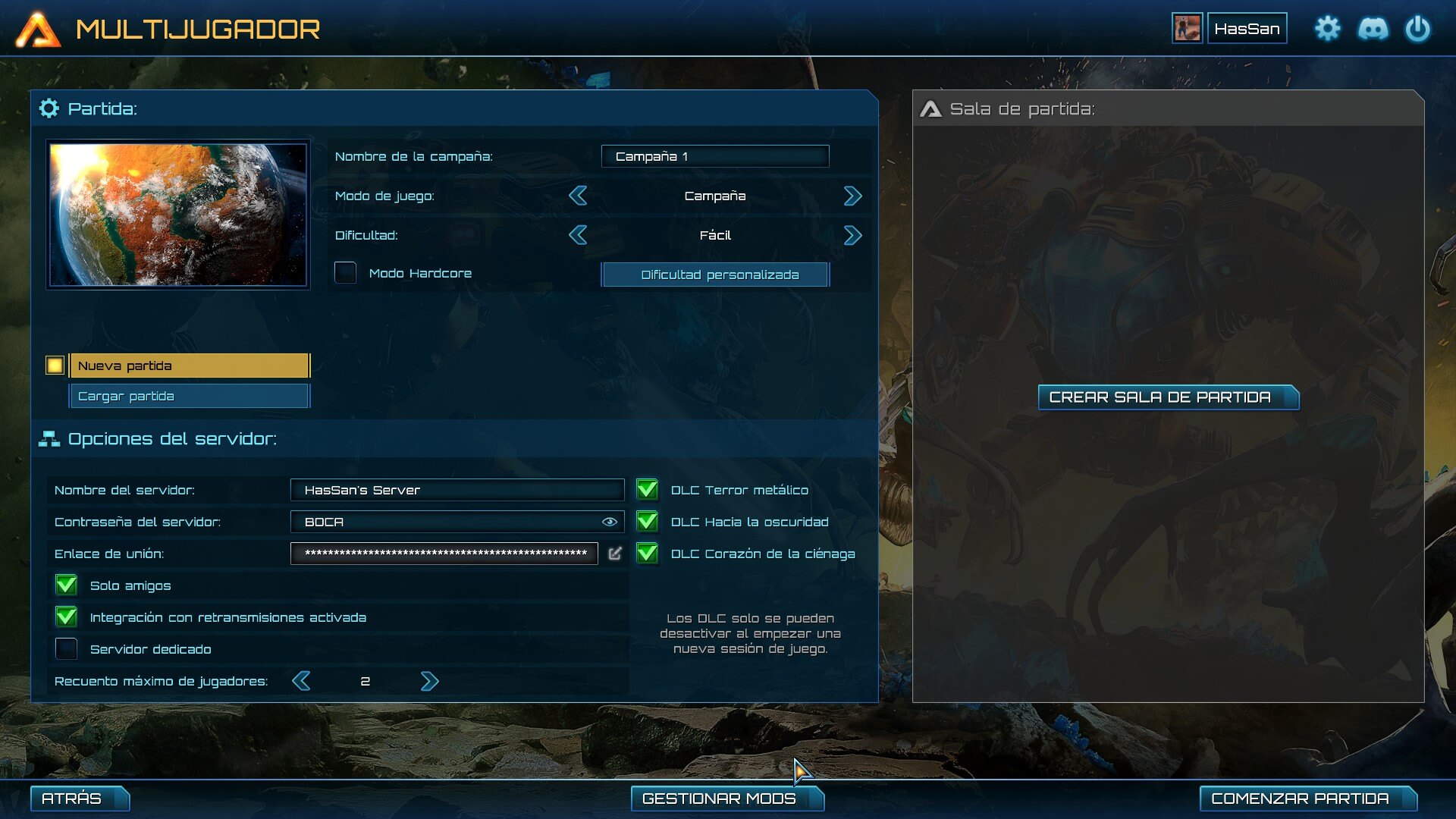Enable Modo Hardcore
Viewport: 1456px width, 819px height.
pyautogui.click(x=346, y=273)
